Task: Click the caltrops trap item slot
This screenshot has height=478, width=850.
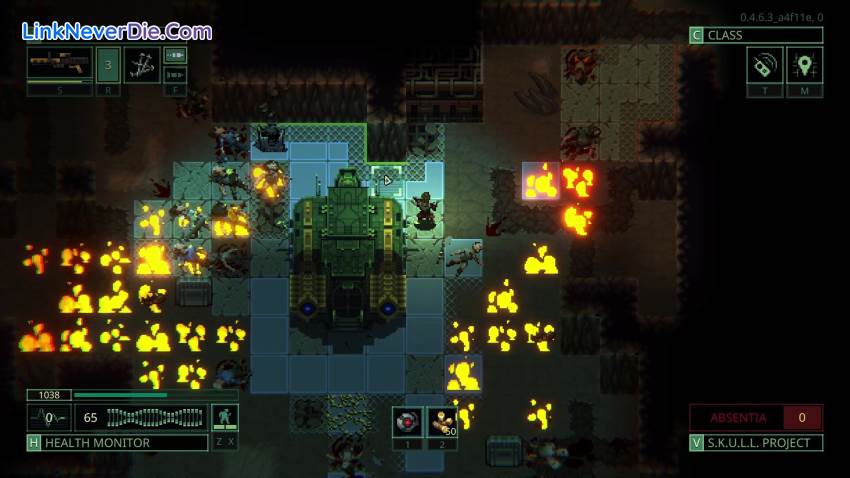Action: 142,64
